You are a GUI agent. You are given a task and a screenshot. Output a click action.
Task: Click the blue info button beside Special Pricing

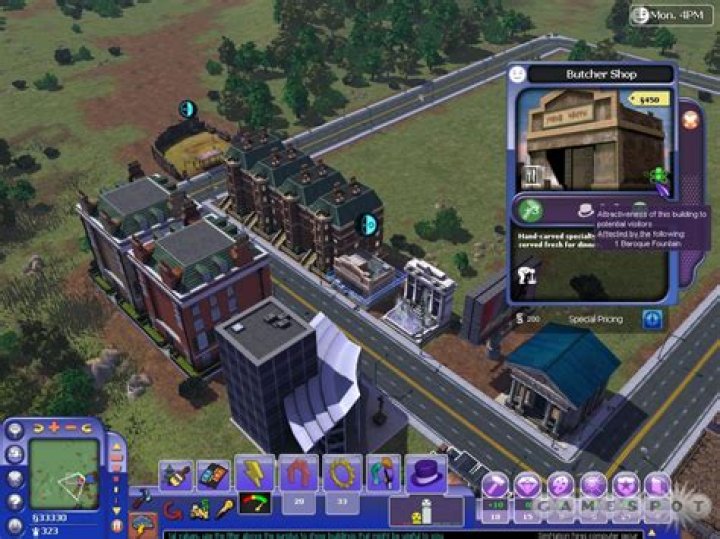click(x=653, y=320)
